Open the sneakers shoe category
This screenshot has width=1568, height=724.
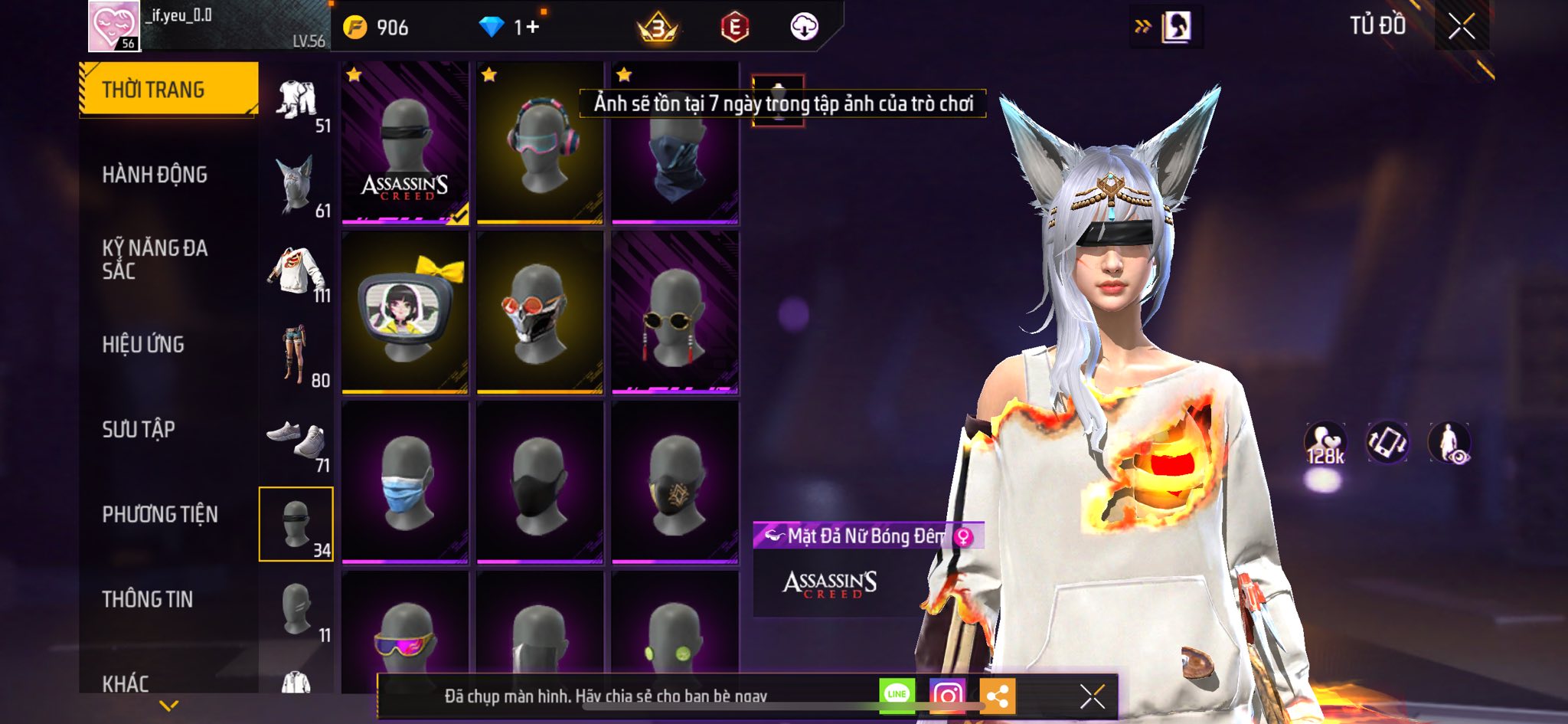[x=297, y=440]
